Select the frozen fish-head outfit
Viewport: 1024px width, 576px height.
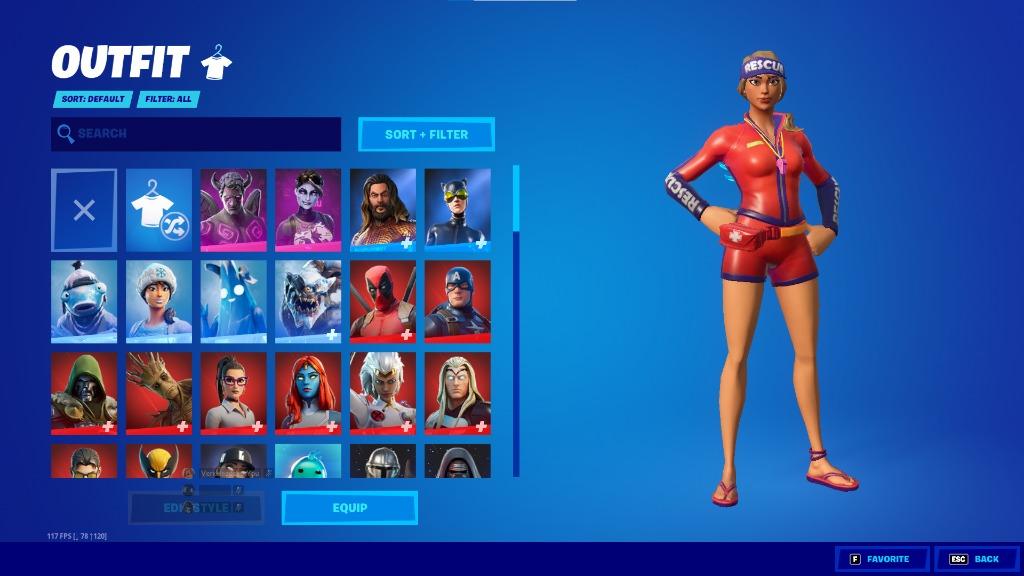tap(84, 300)
